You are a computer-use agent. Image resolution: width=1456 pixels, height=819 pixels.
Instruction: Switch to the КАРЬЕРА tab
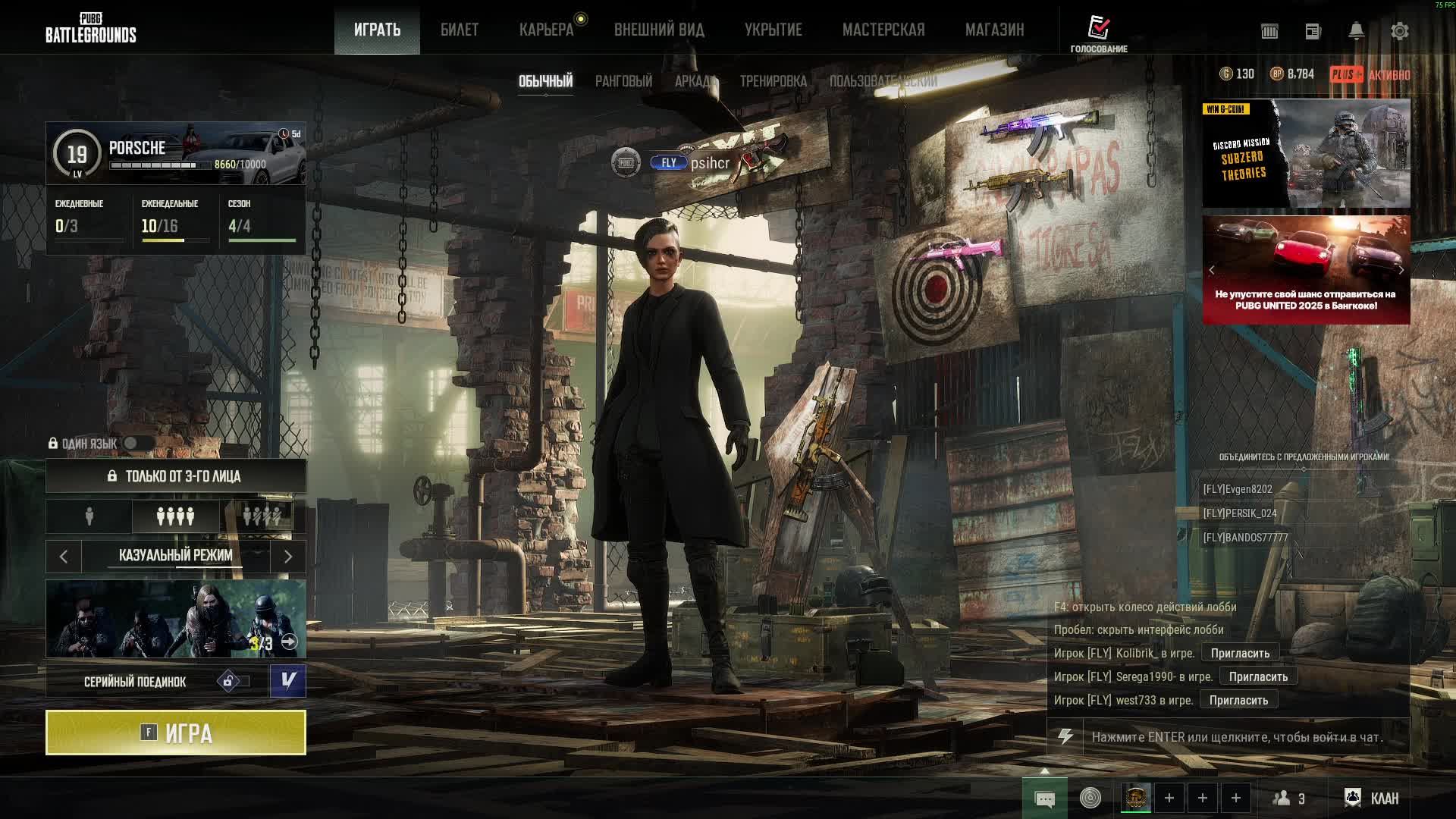coord(546,30)
